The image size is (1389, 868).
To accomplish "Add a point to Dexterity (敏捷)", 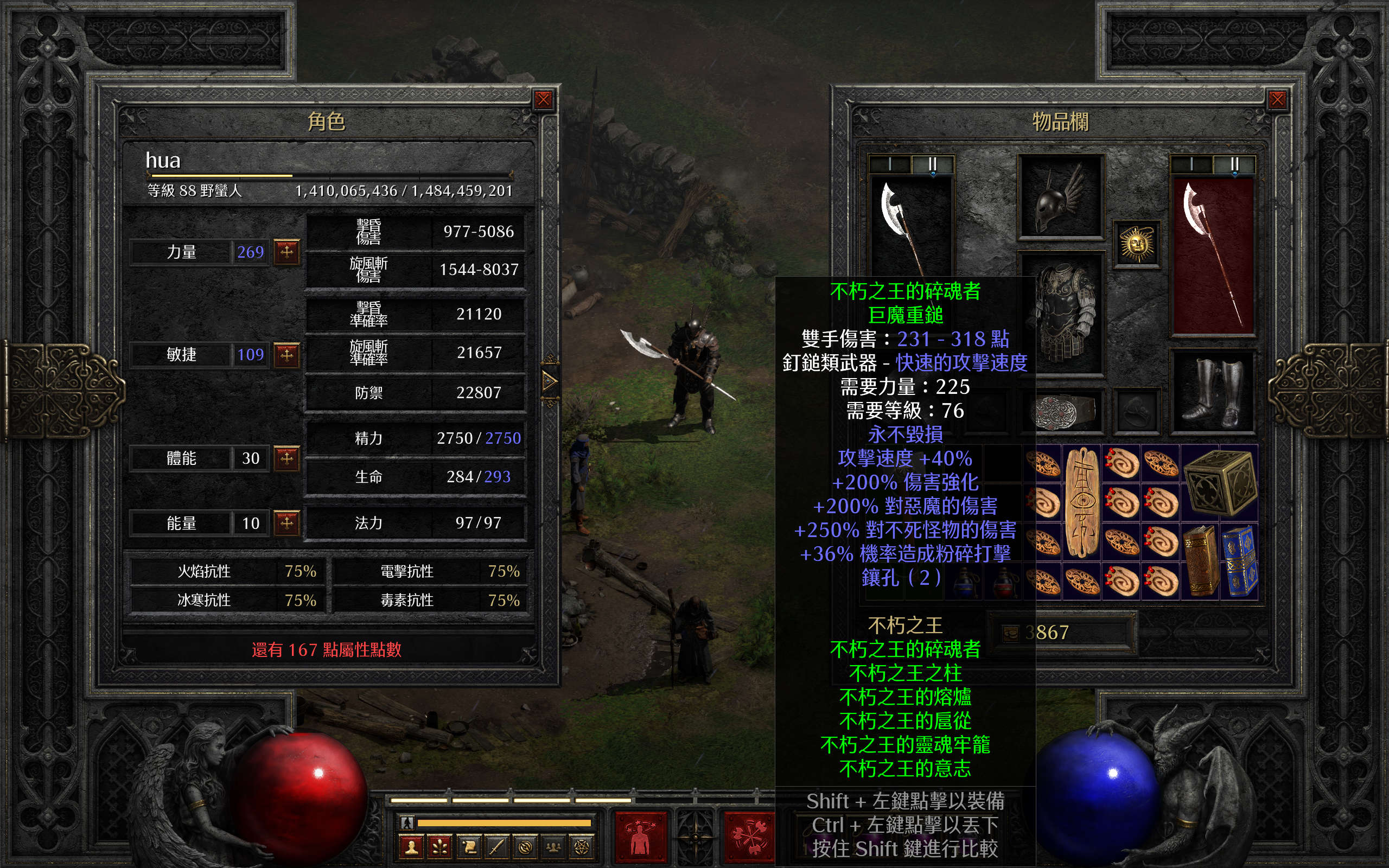I will tap(286, 354).
